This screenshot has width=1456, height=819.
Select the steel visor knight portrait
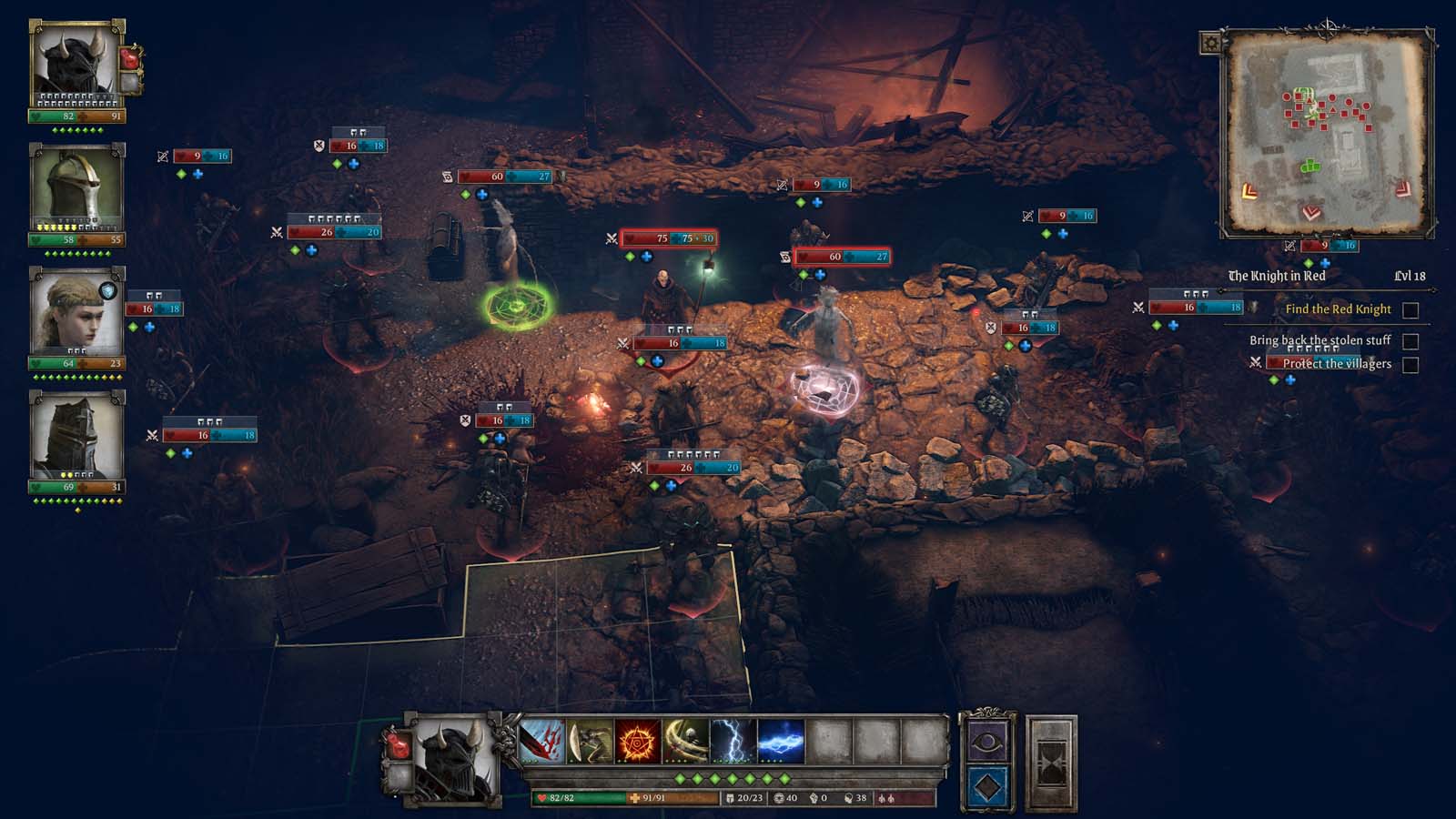77,189
